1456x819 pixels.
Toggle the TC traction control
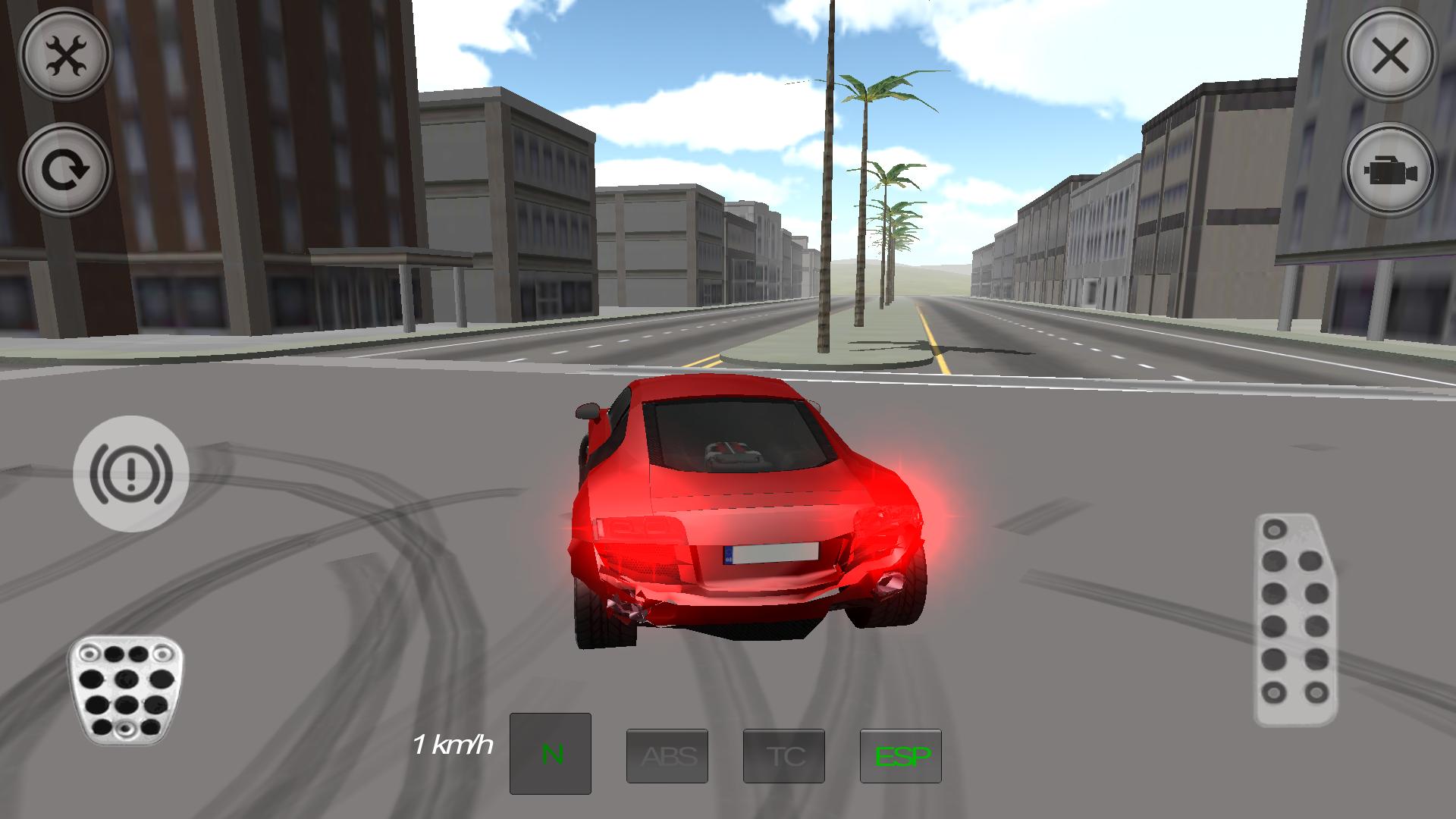(x=784, y=755)
